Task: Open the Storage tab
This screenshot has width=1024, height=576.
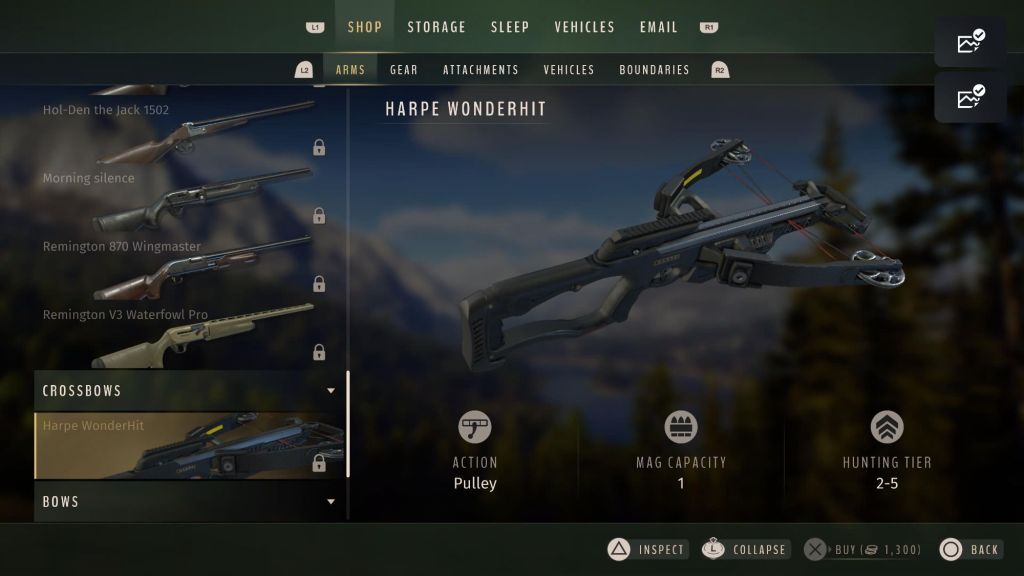Action: point(436,27)
